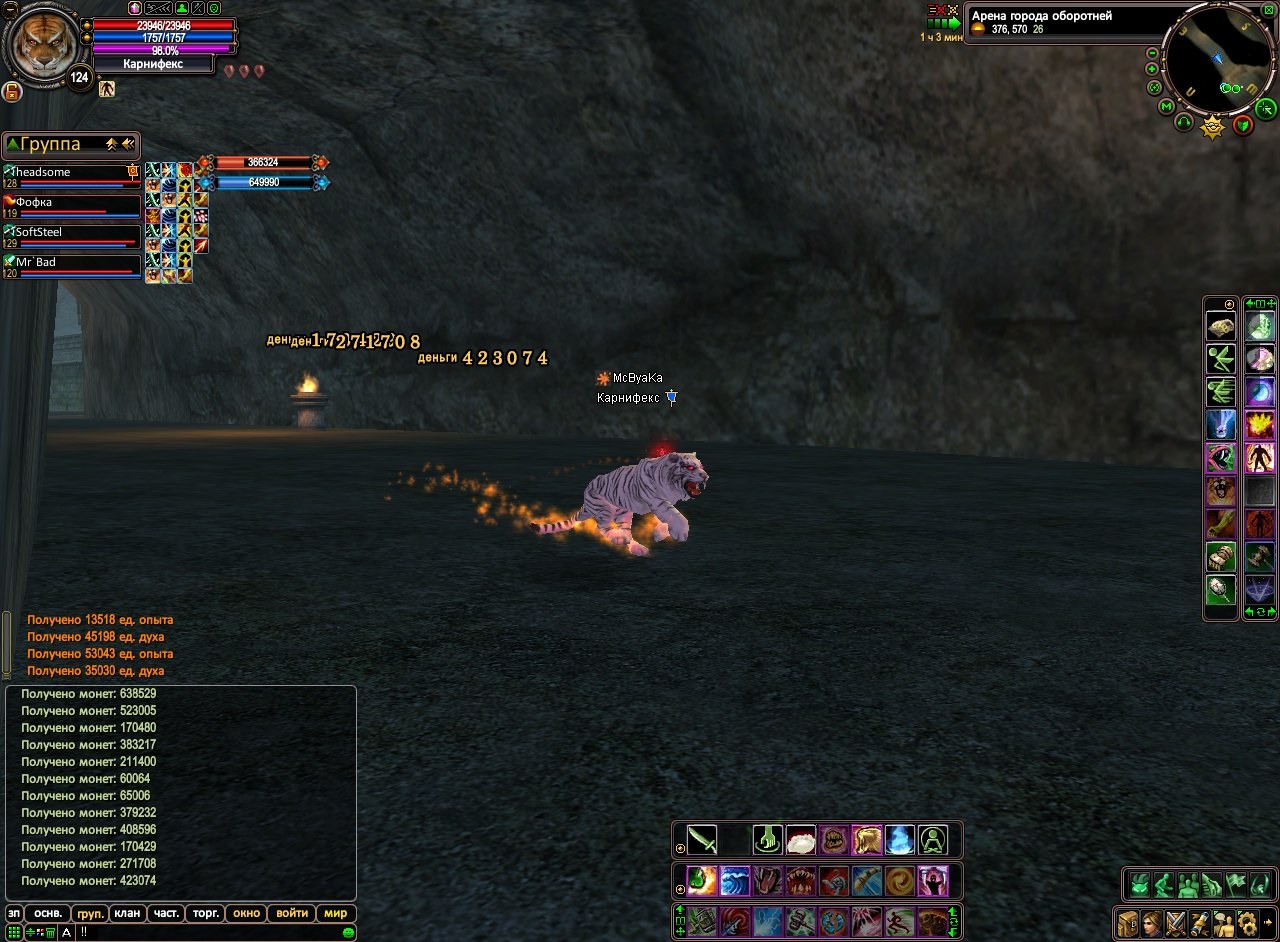Image resolution: width=1280 pixels, height=942 pixels.
Task: Select the "торг." chat tab
Action: coord(206,913)
